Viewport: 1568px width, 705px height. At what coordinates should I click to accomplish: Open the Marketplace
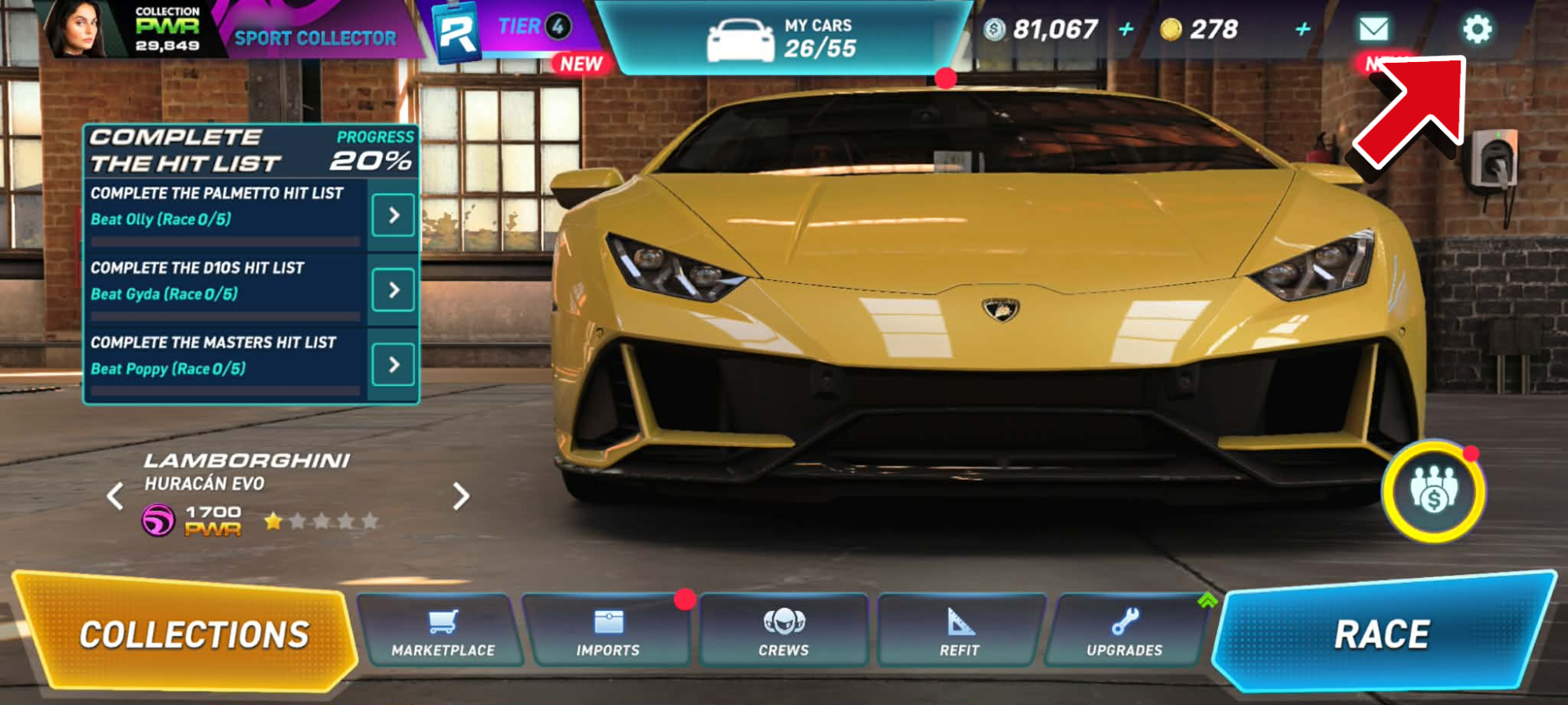(x=443, y=632)
